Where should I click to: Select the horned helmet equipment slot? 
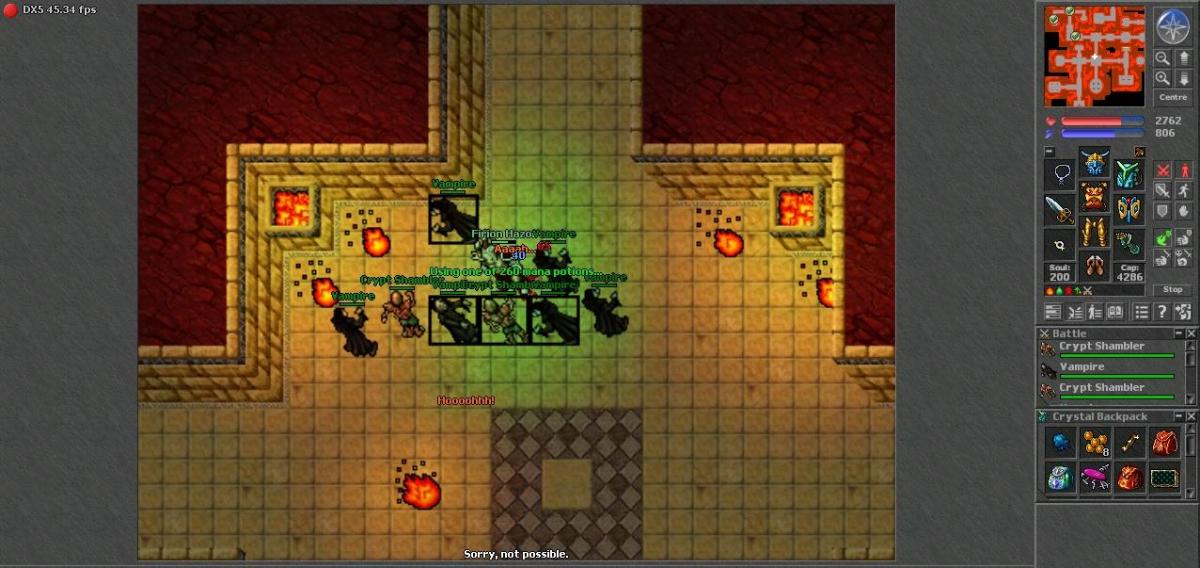click(x=1095, y=164)
